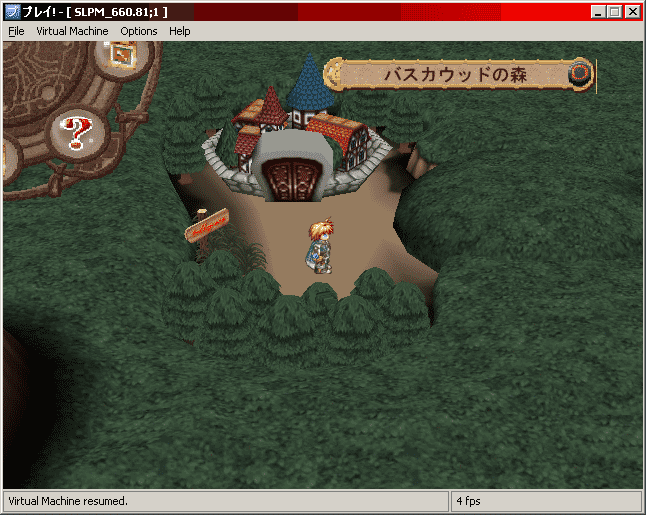
Task: Click the red question mark help icon
Action: pos(74,130)
